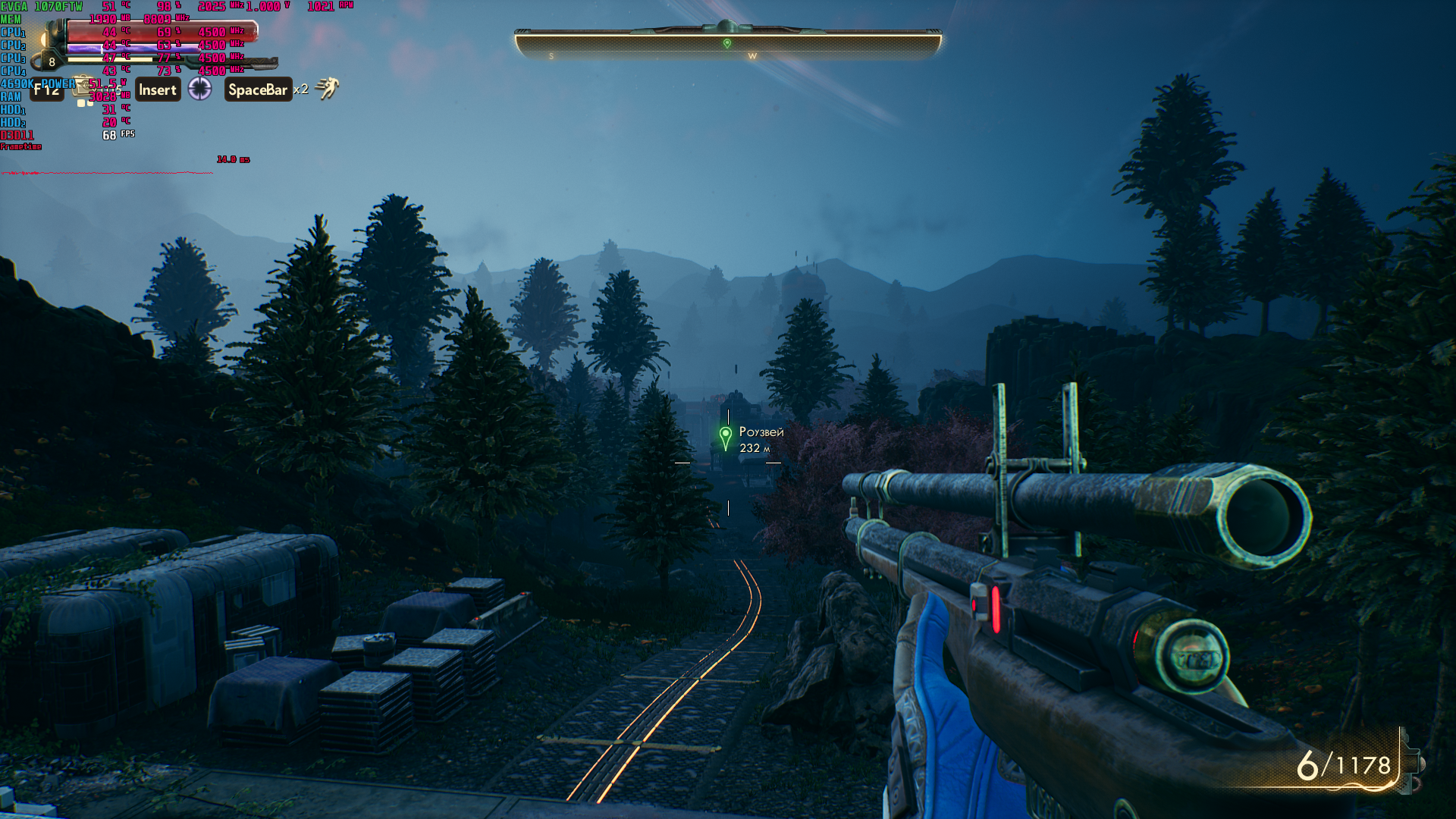Image resolution: width=1456 pixels, height=819 pixels.
Task: Click the running figure dodge icon
Action: pyautogui.click(x=327, y=89)
